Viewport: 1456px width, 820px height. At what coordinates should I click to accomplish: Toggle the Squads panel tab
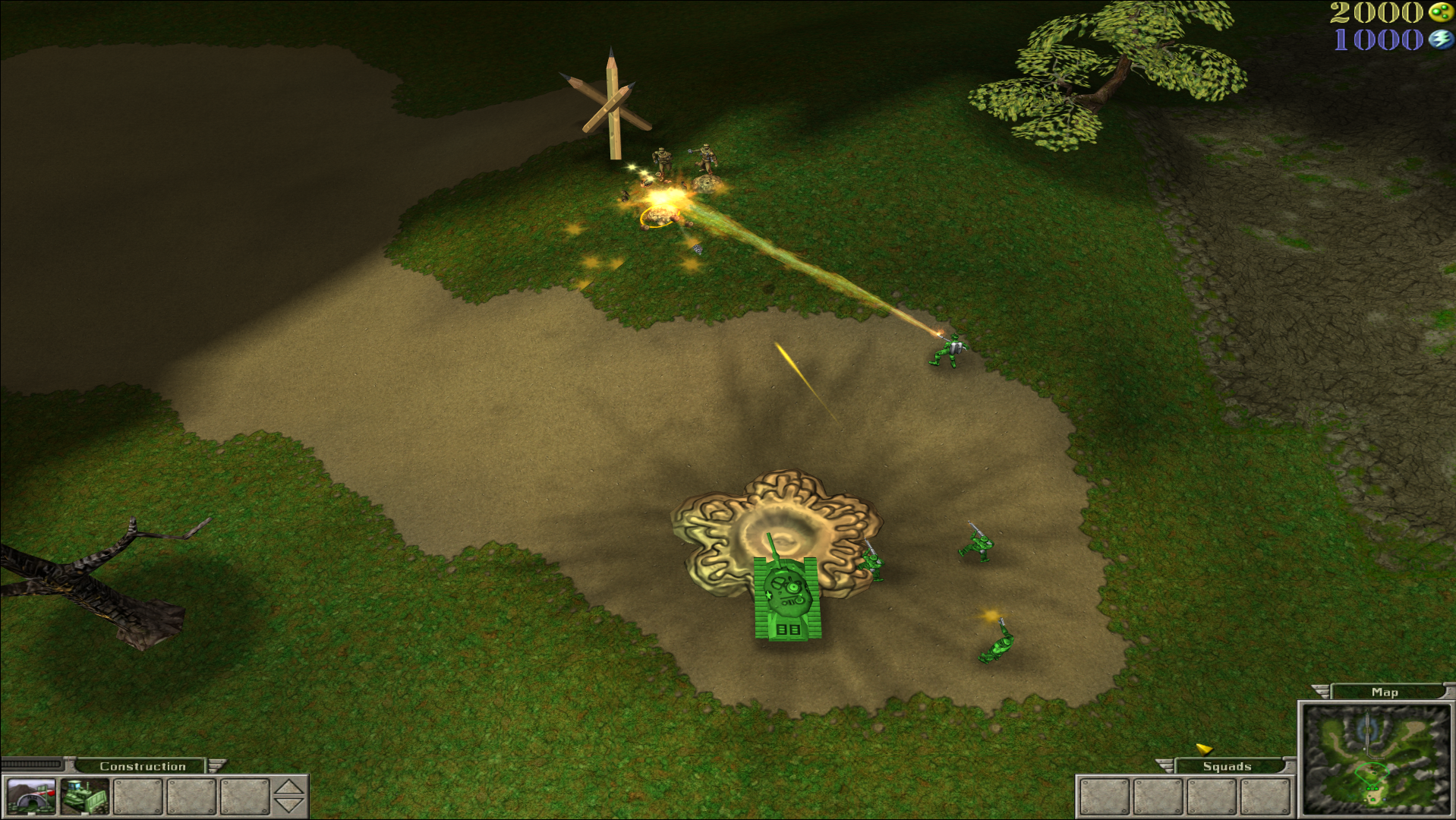coord(1226,766)
